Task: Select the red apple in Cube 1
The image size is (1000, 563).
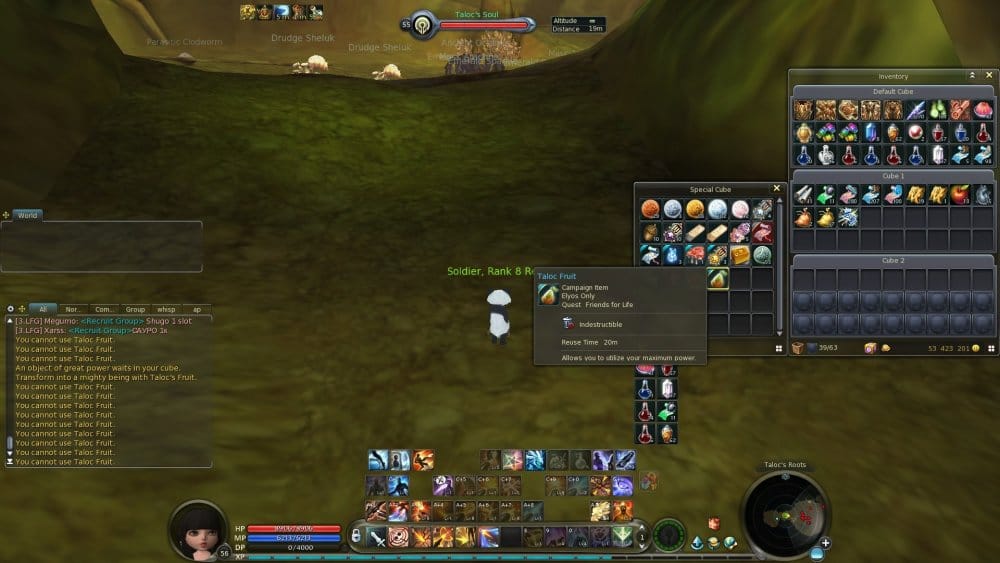Action: (x=959, y=194)
